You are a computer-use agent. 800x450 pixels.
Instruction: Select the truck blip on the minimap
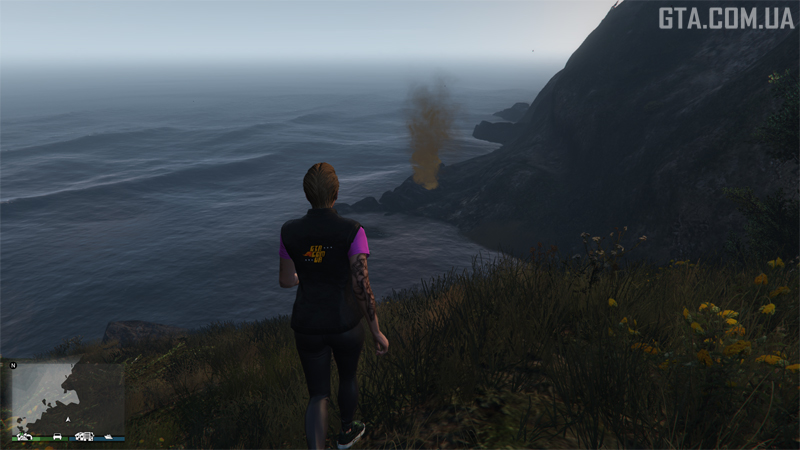(84, 436)
